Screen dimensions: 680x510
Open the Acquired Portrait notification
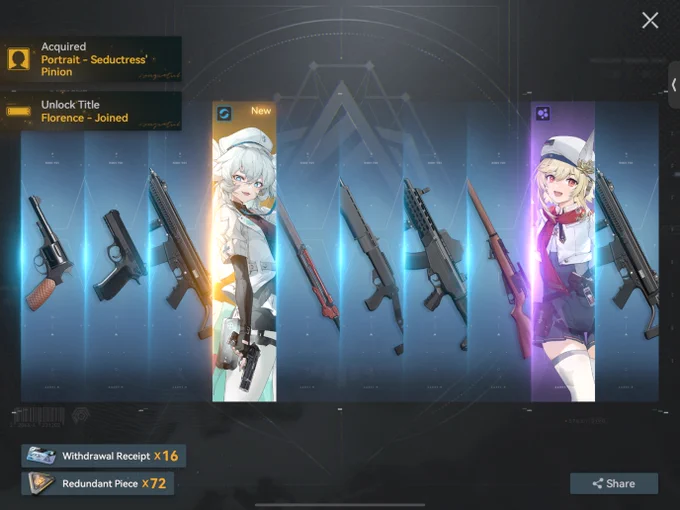pyautogui.click(x=92, y=59)
